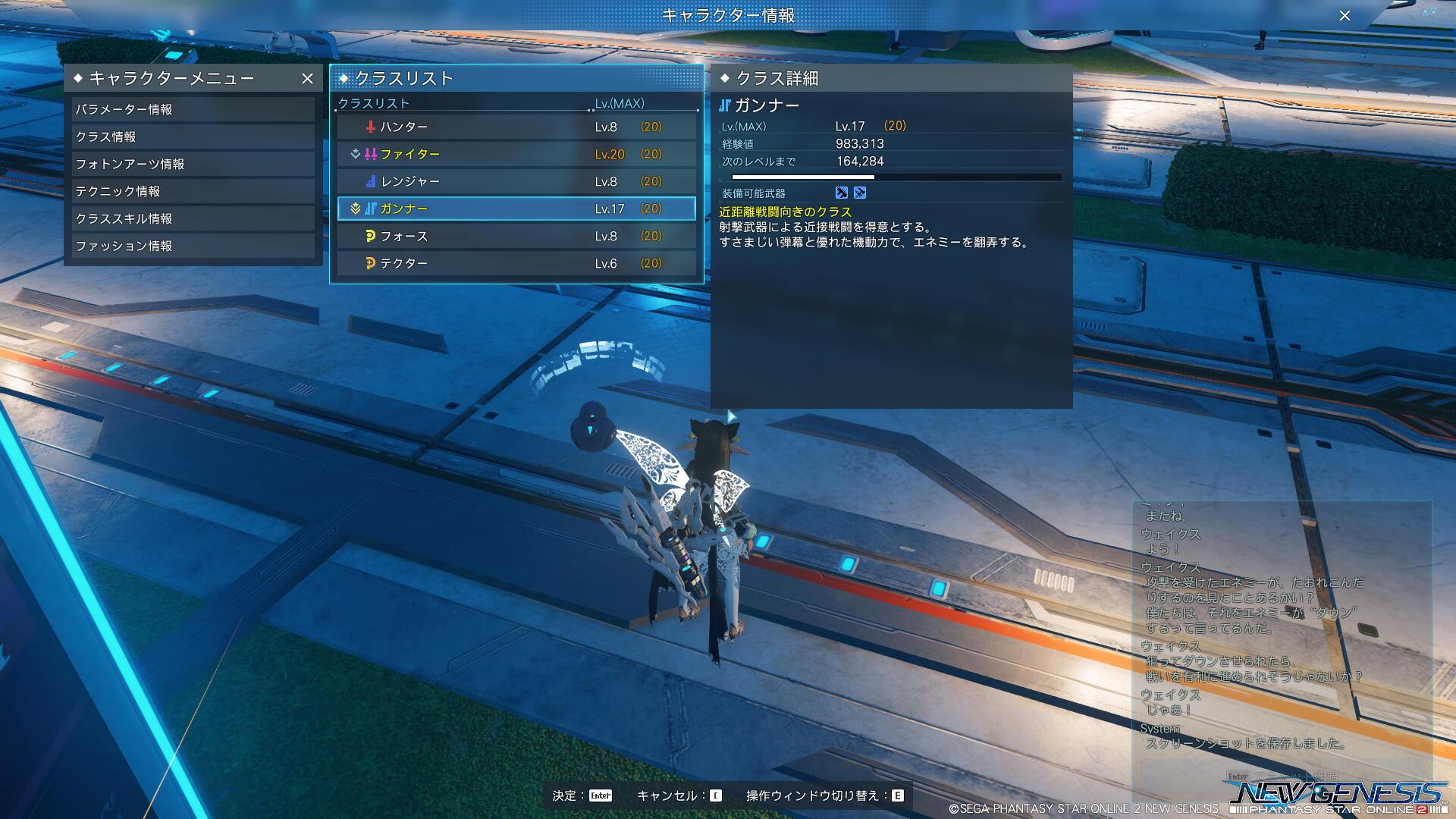The image size is (1456, 819).
Task: Close the キャラクターメニュー panel
Action: [307, 78]
